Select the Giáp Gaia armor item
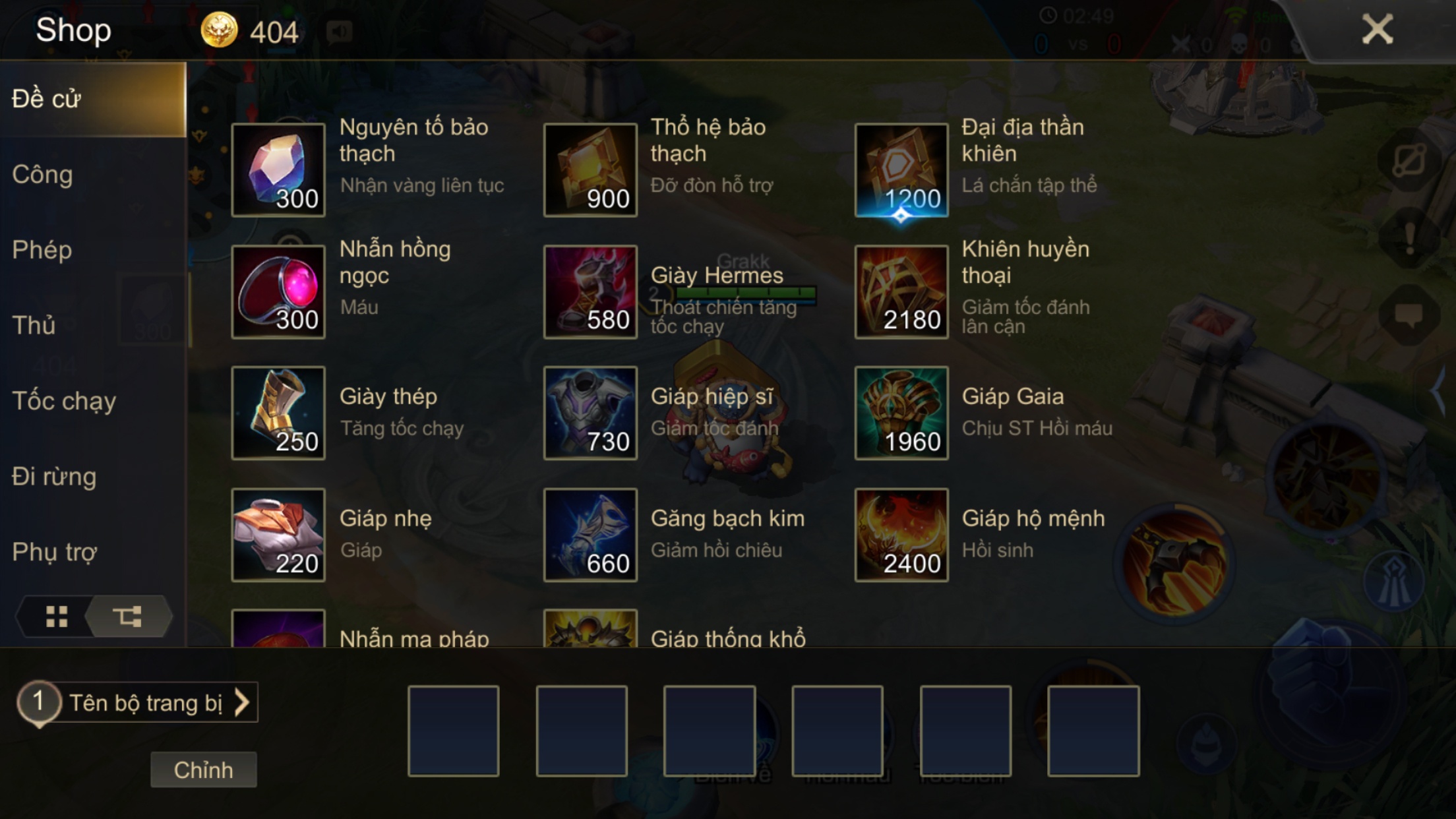 (x=901, y=412)
